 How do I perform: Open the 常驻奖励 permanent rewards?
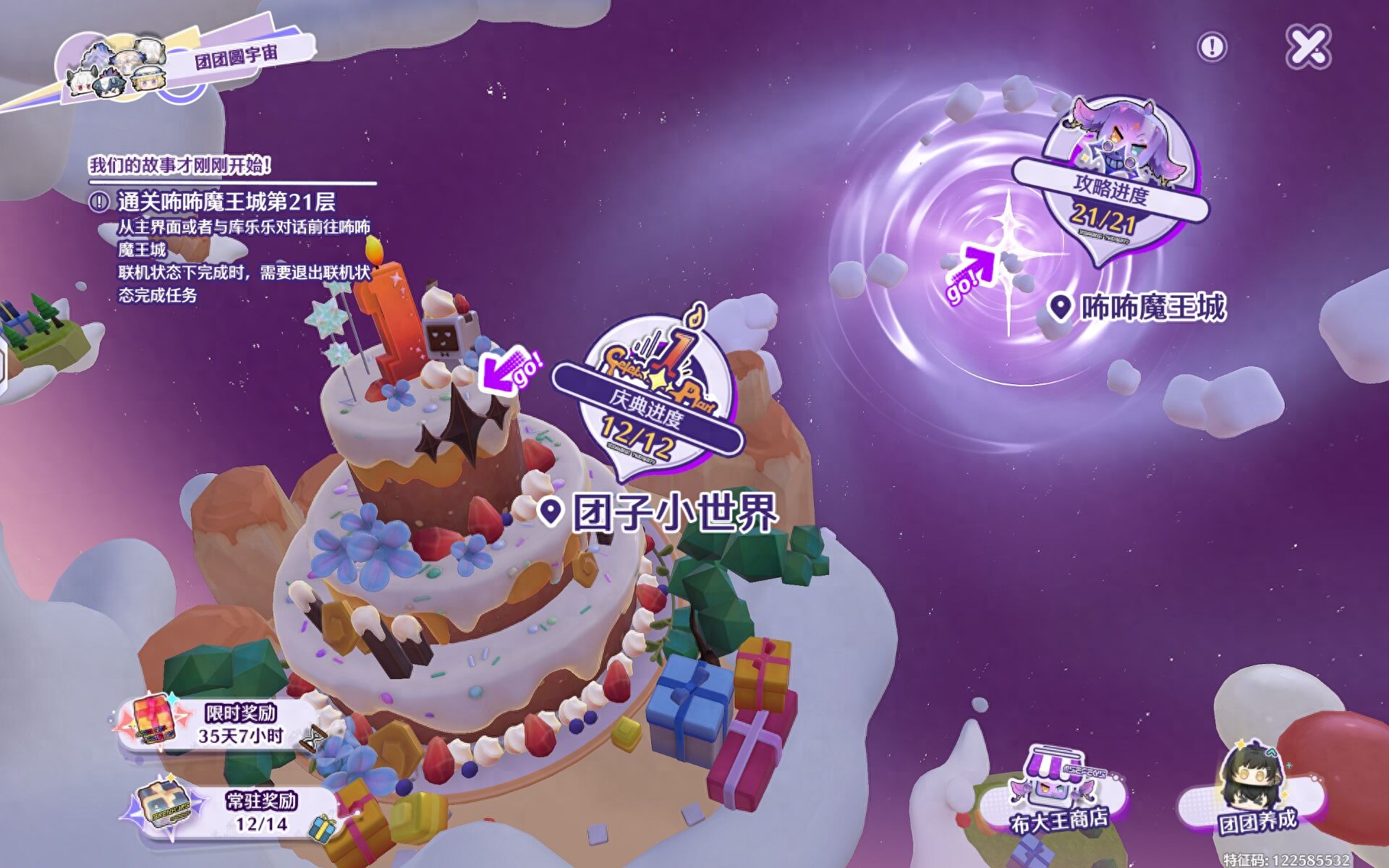239,812
